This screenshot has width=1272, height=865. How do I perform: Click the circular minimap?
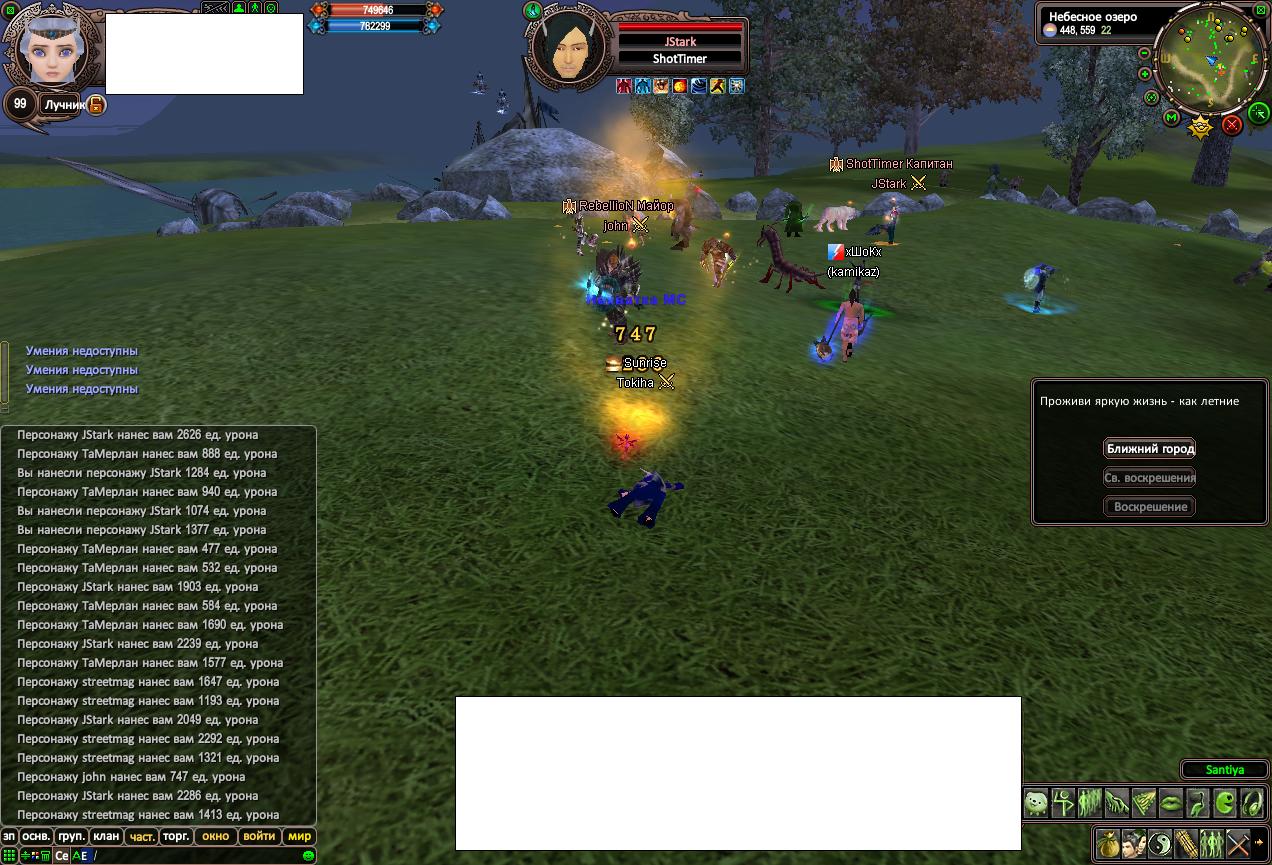1211,58
